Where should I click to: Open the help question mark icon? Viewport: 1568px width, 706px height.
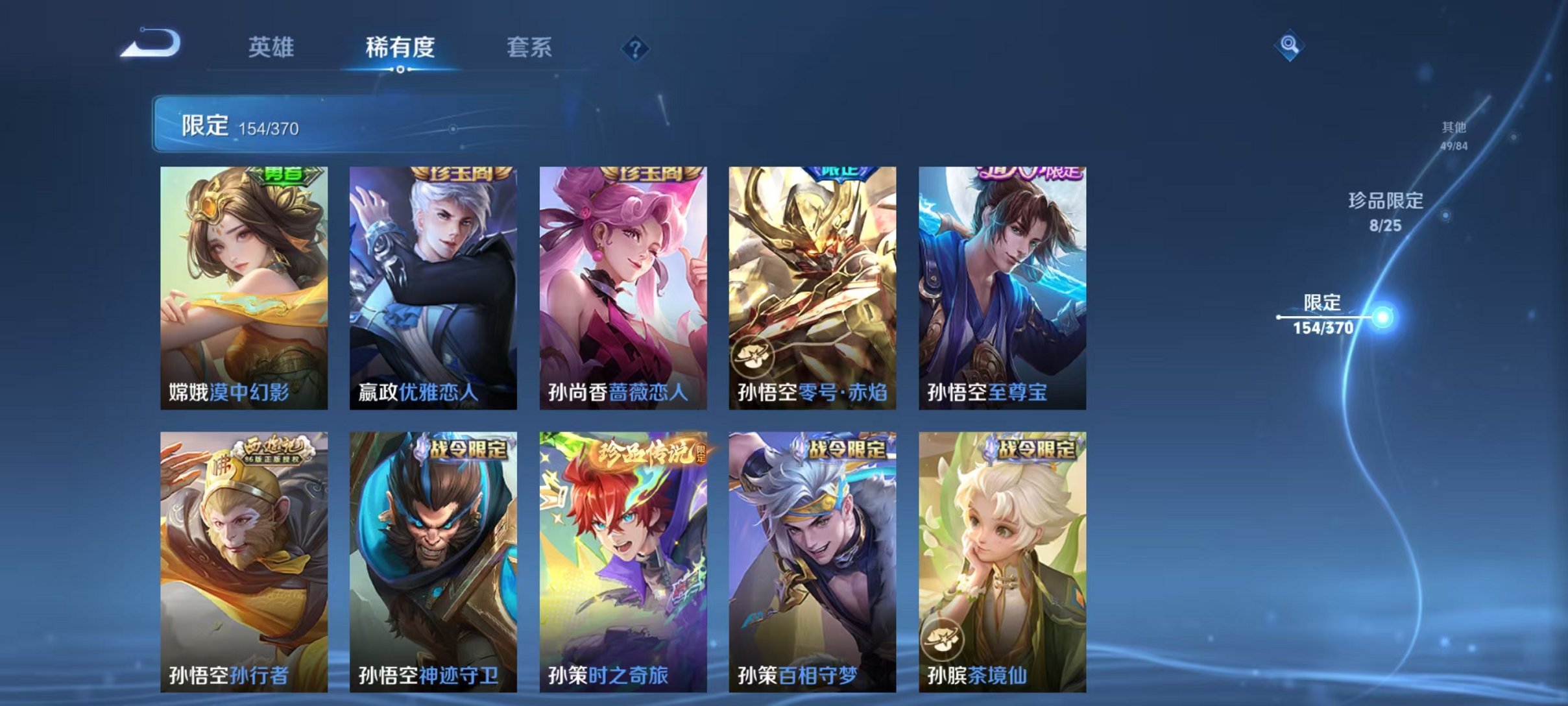pos(637,49)
